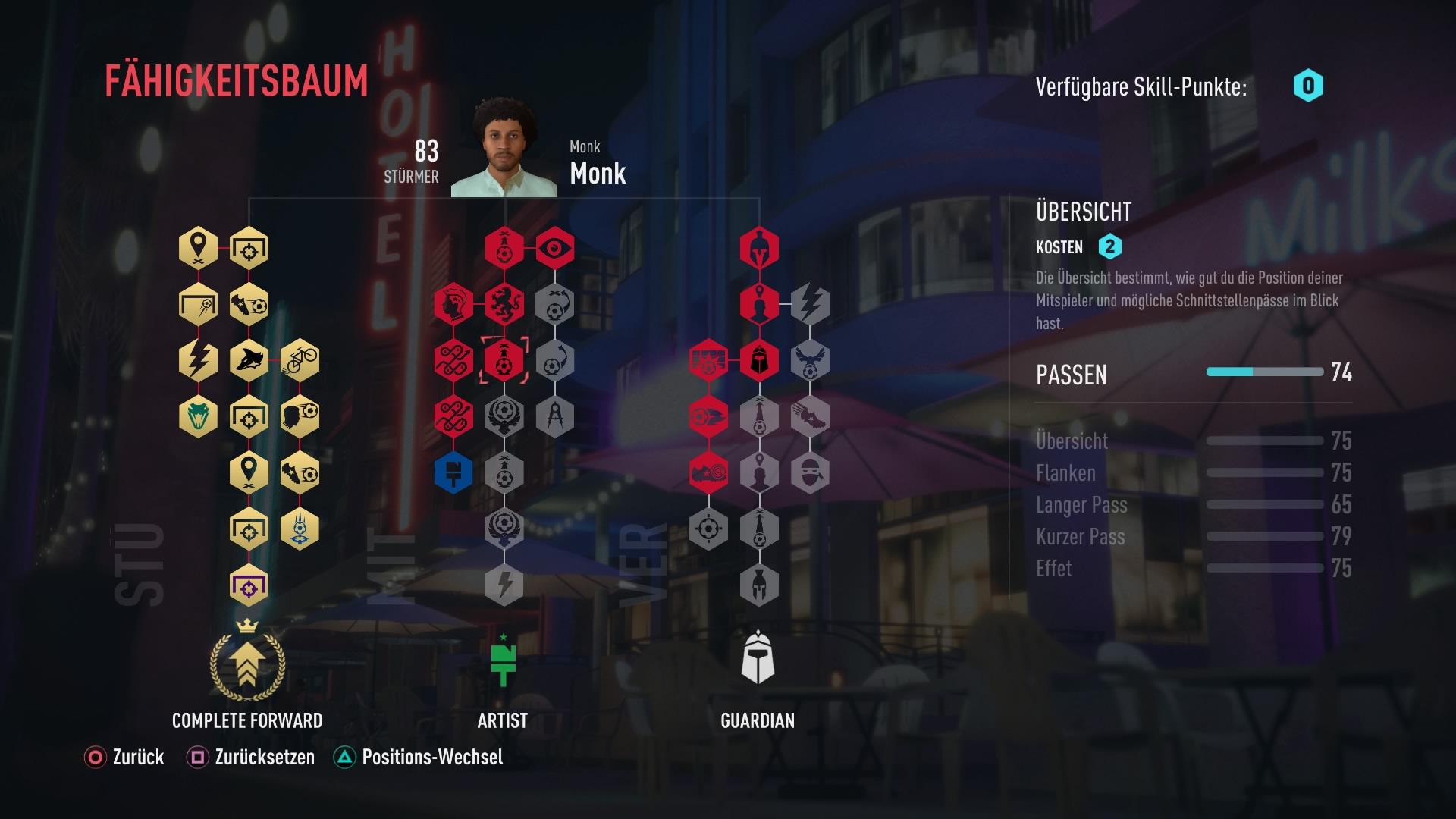Select the red eye Übersicht node
The width and height of the screenshot is (1456, 819).
555,248
